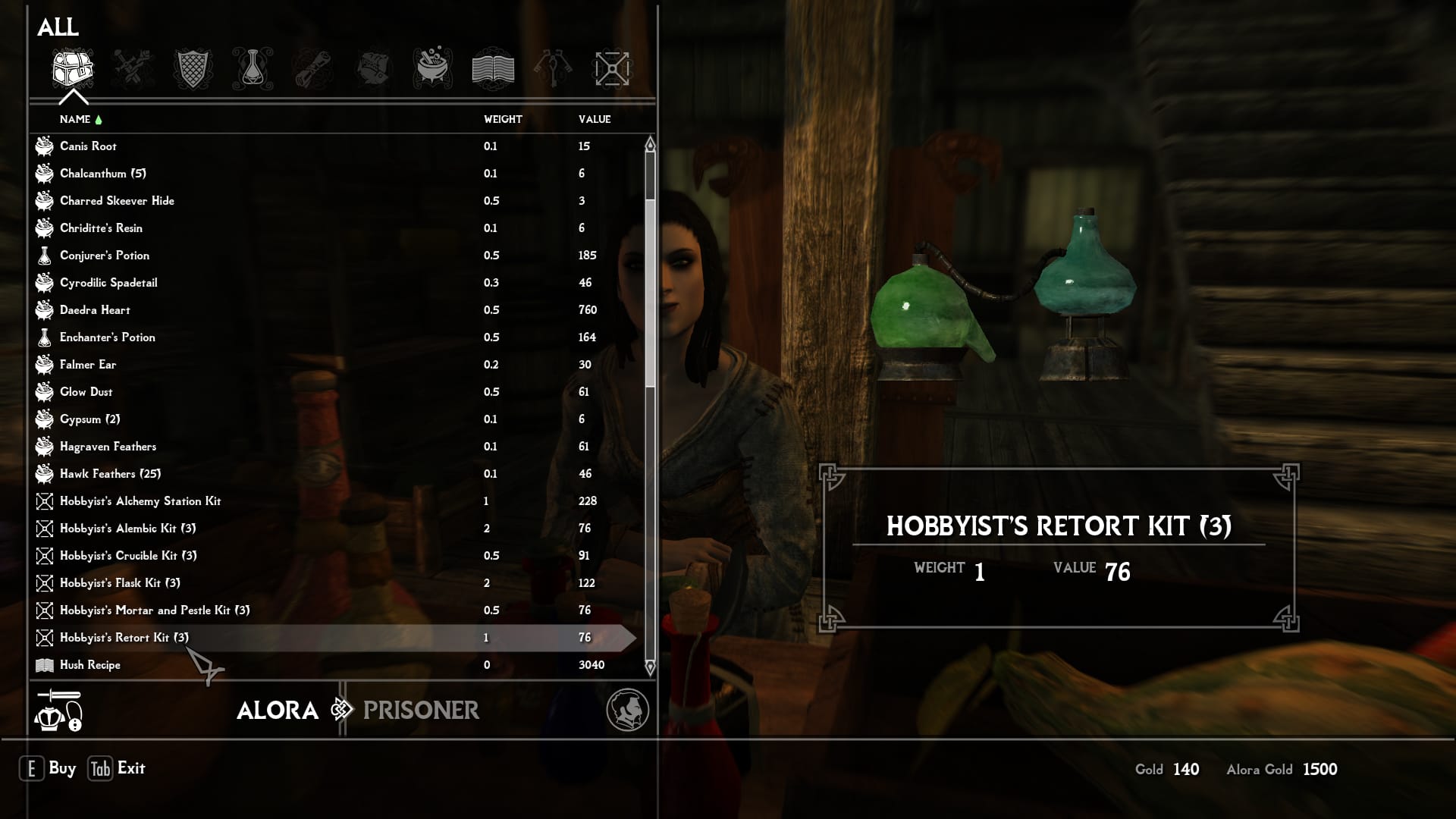Sort the list by Weight column
The height and width of the screenshot is (819, 1456).
[x=503, y=119]
